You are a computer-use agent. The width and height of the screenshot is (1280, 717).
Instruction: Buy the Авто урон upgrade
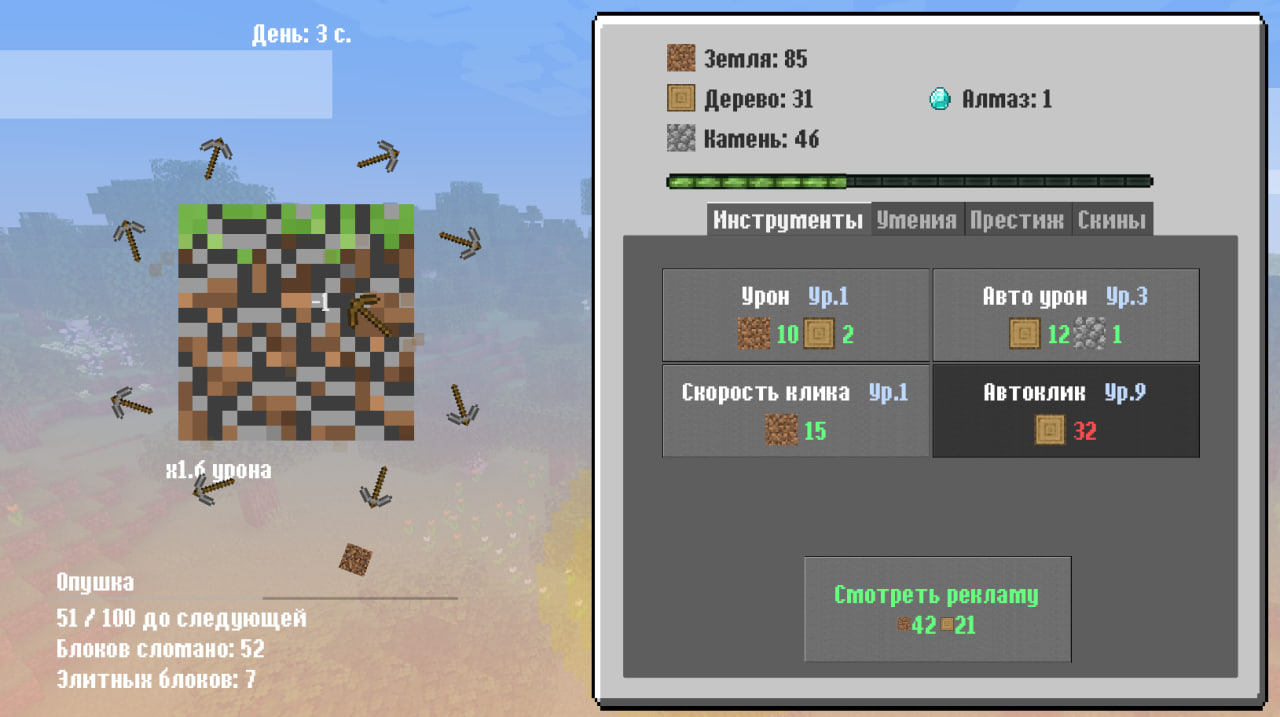click(1065, 315)
